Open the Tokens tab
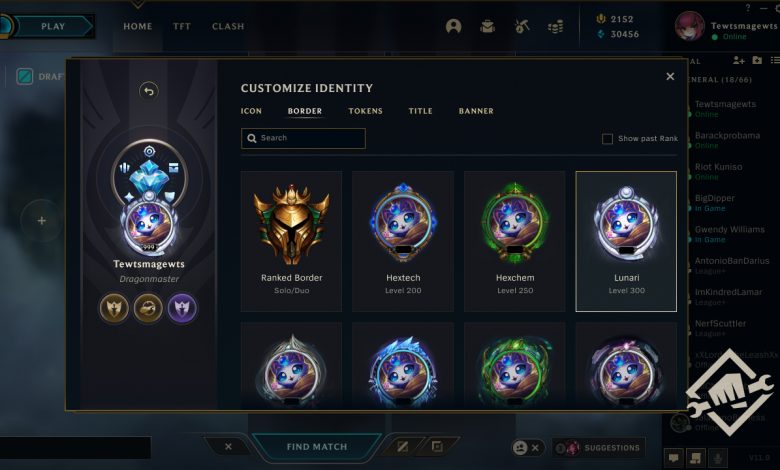 (x=365, y=111)
